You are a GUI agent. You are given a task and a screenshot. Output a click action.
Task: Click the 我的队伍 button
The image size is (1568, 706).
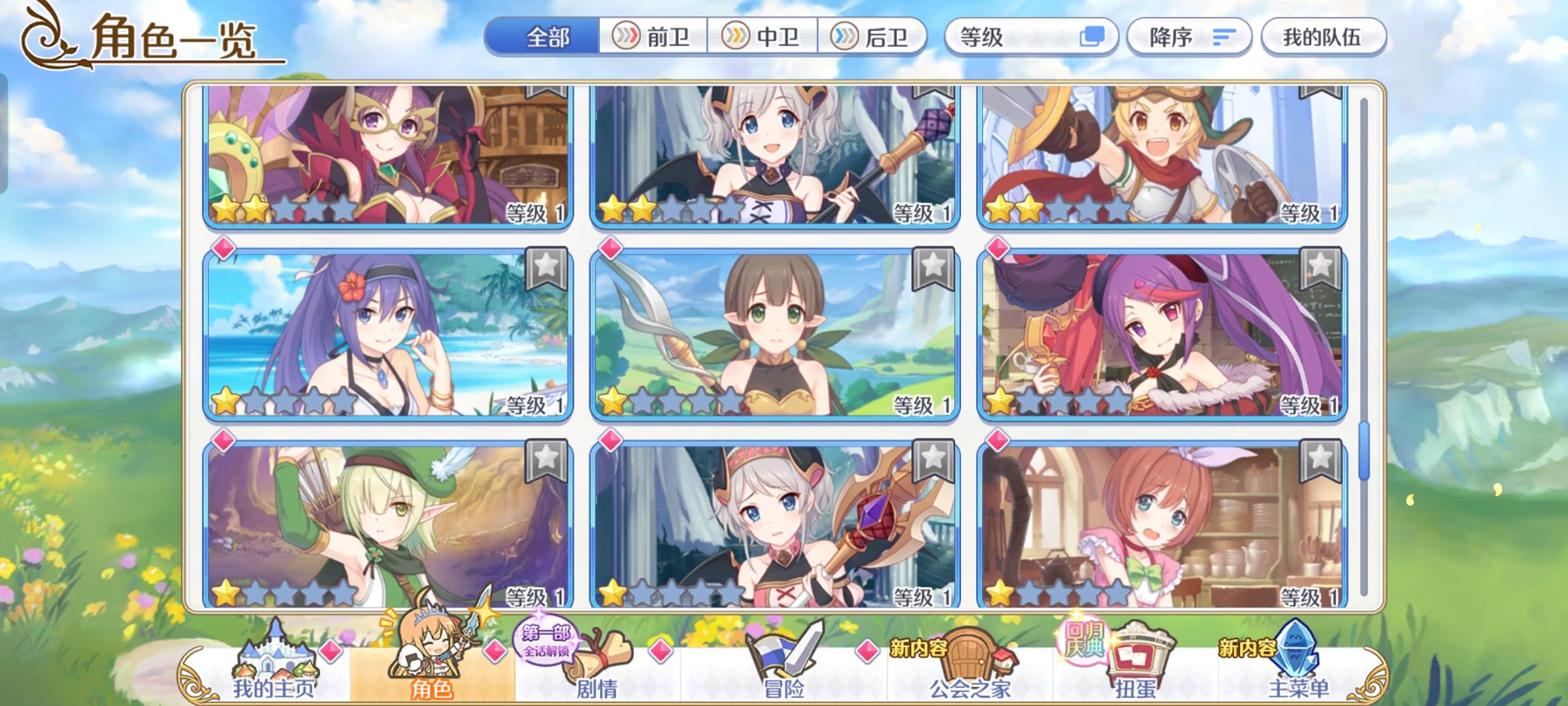[1322, 37]
